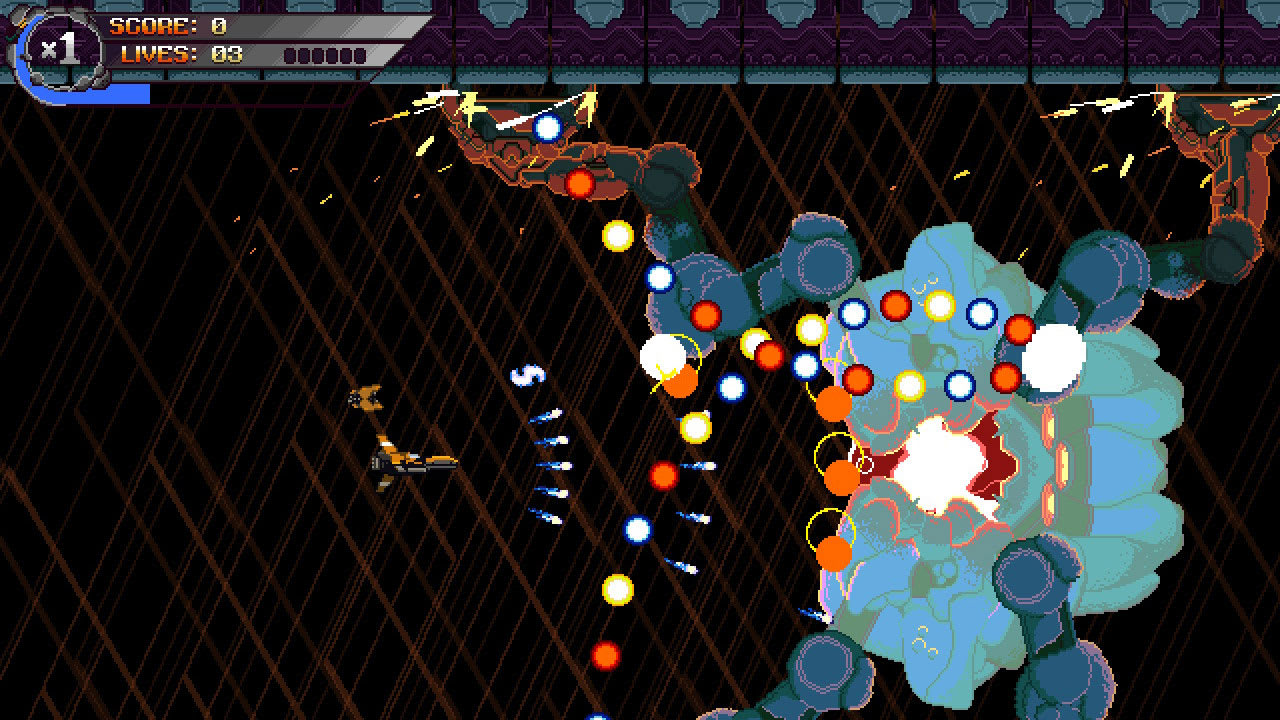
Task: Click the leftmost power pip in the HUD
Action: pos(291,55)
